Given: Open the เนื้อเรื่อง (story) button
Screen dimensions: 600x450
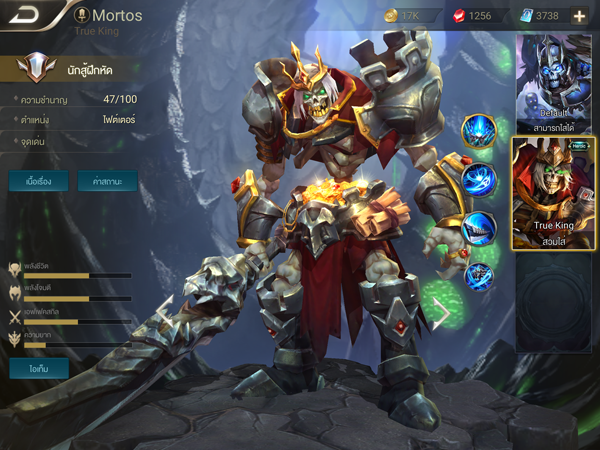Looking at the screenshot, I should coord(39,182).
